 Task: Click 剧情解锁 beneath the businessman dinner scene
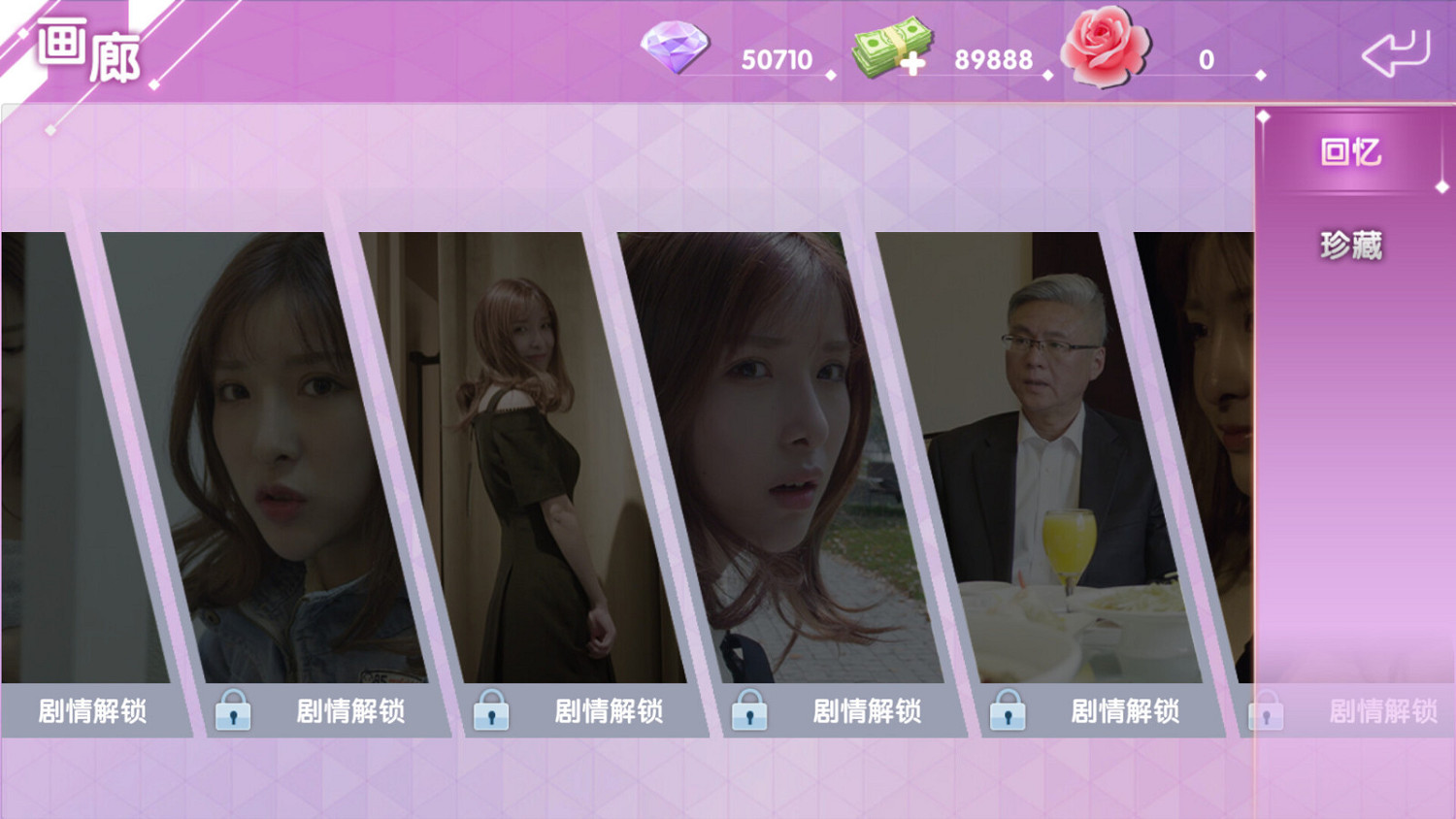(1126, 711)
